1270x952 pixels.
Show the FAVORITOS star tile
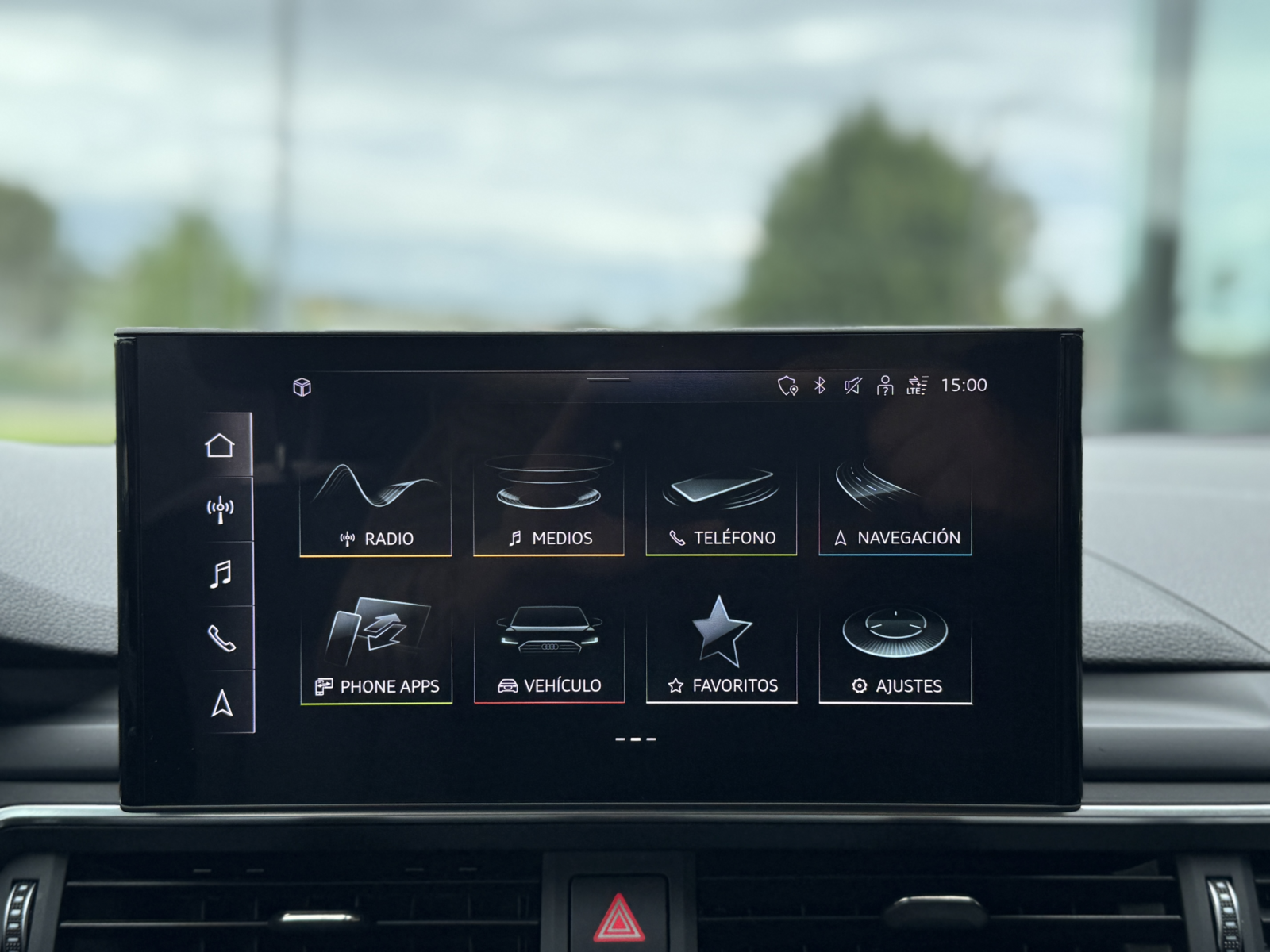pos(721,652)
